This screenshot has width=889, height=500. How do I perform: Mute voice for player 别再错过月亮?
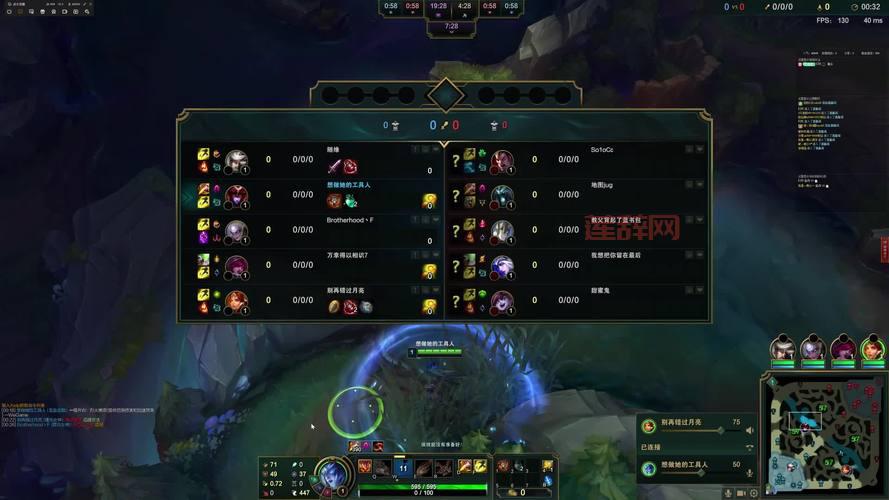click(x=750, y=431)
